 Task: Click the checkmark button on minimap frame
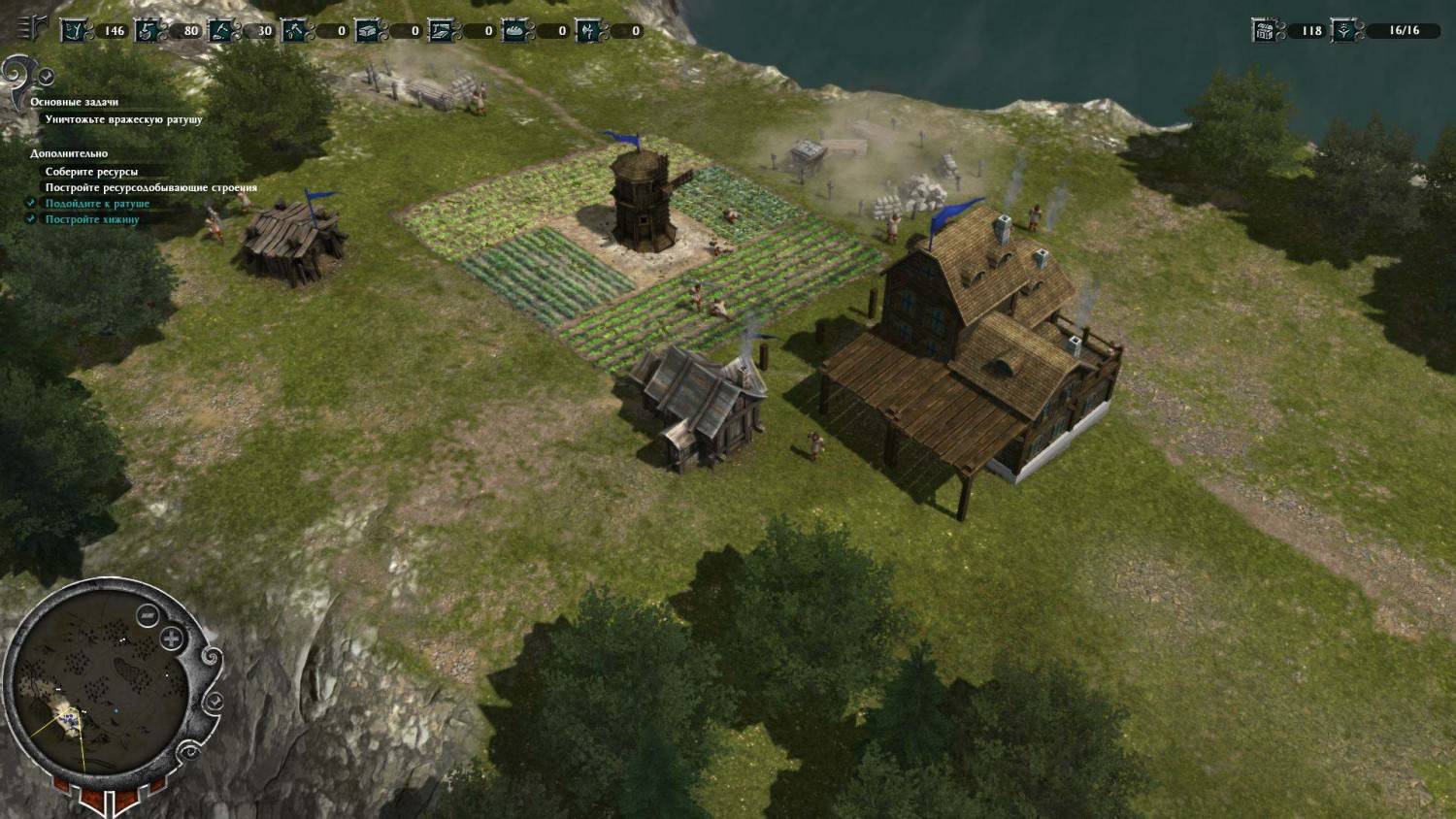tap(215, 700)
